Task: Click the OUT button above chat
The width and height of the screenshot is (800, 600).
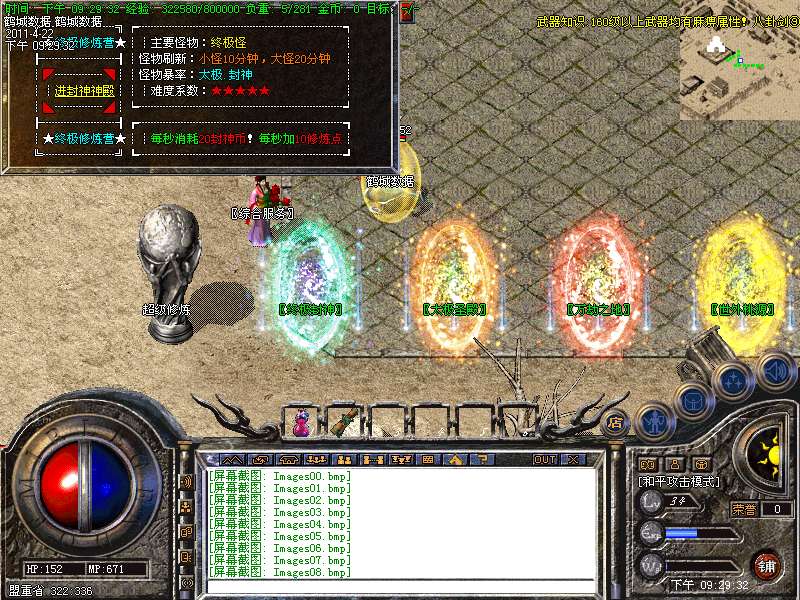Action: coord(545,459)
